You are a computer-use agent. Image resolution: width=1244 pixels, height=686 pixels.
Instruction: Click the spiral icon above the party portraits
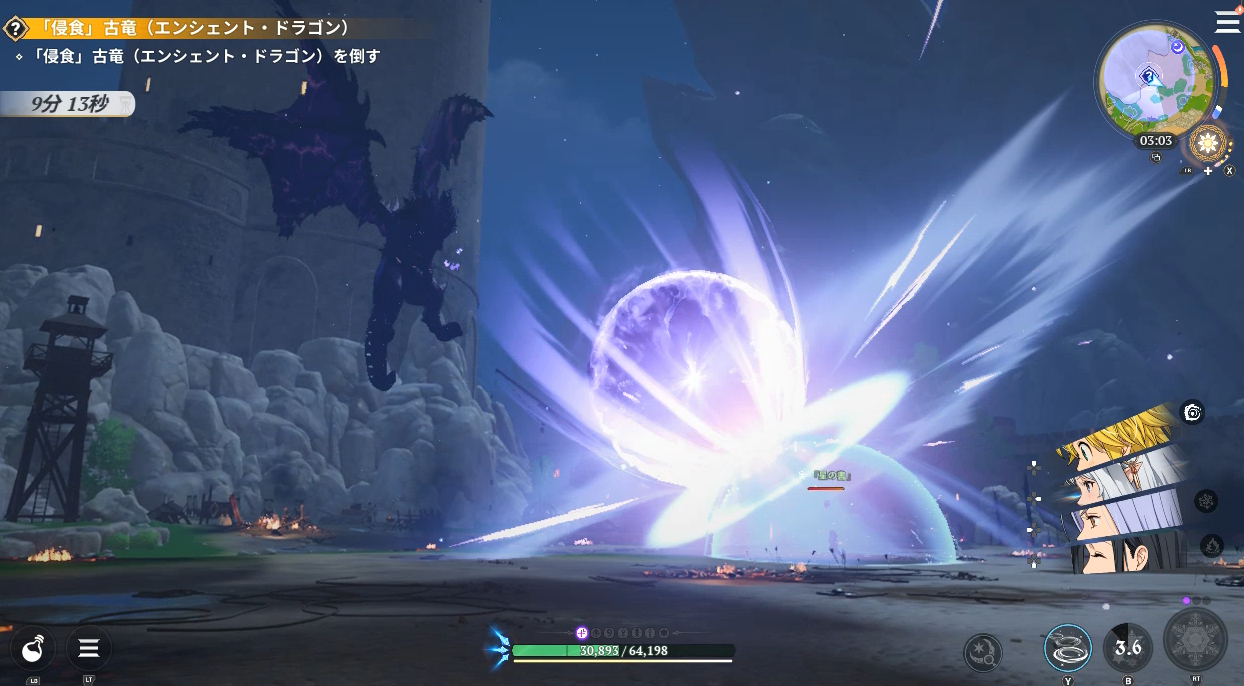click(1192, 412)
